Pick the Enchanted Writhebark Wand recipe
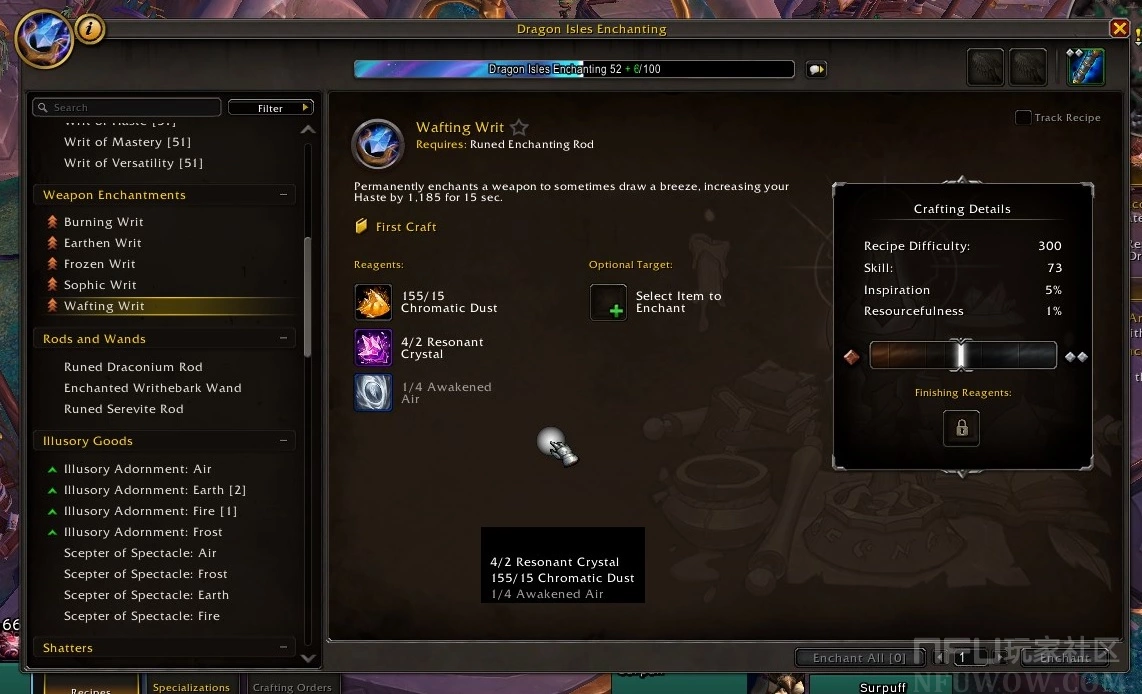Screen dimensions: 1142x694 point(152,388)
